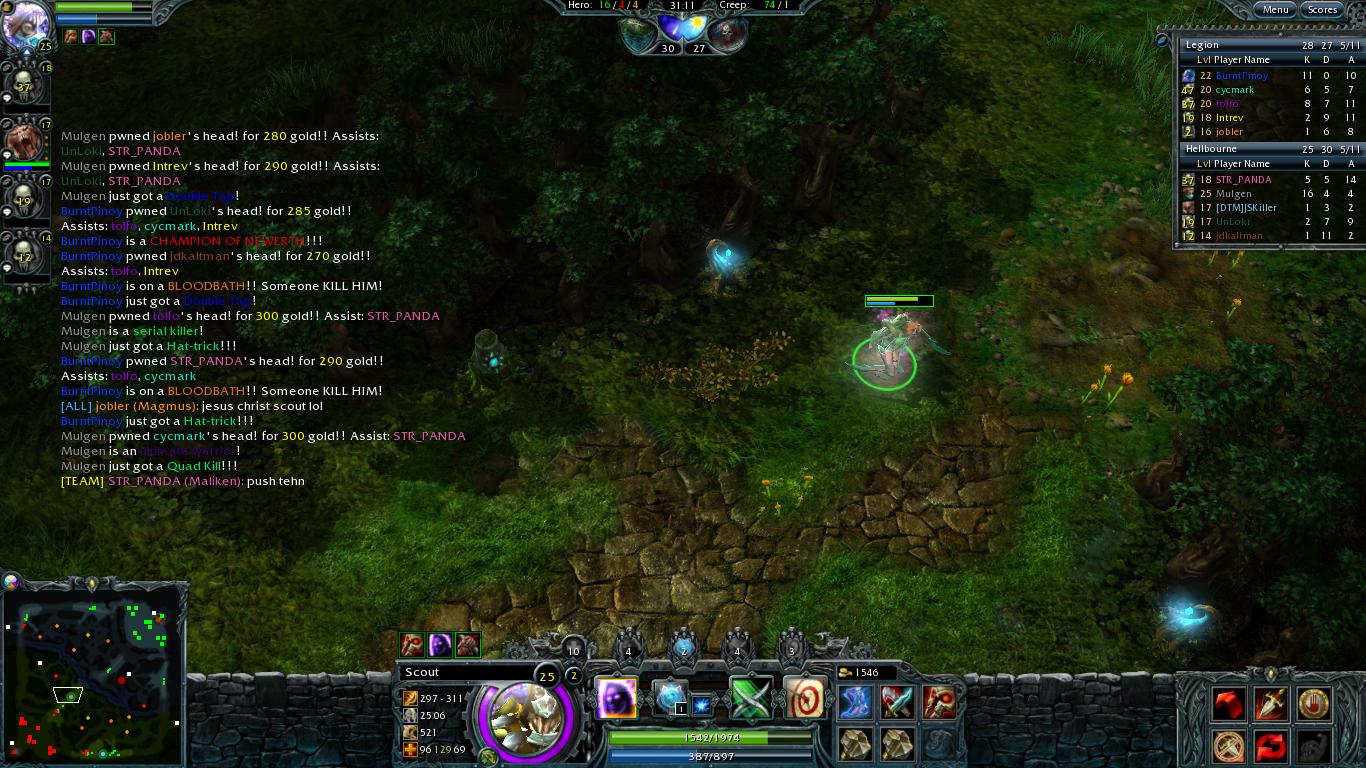Toggle the level 1 ability indicator pip
This screenshot has width=1366, height=768.
(681, 708)
